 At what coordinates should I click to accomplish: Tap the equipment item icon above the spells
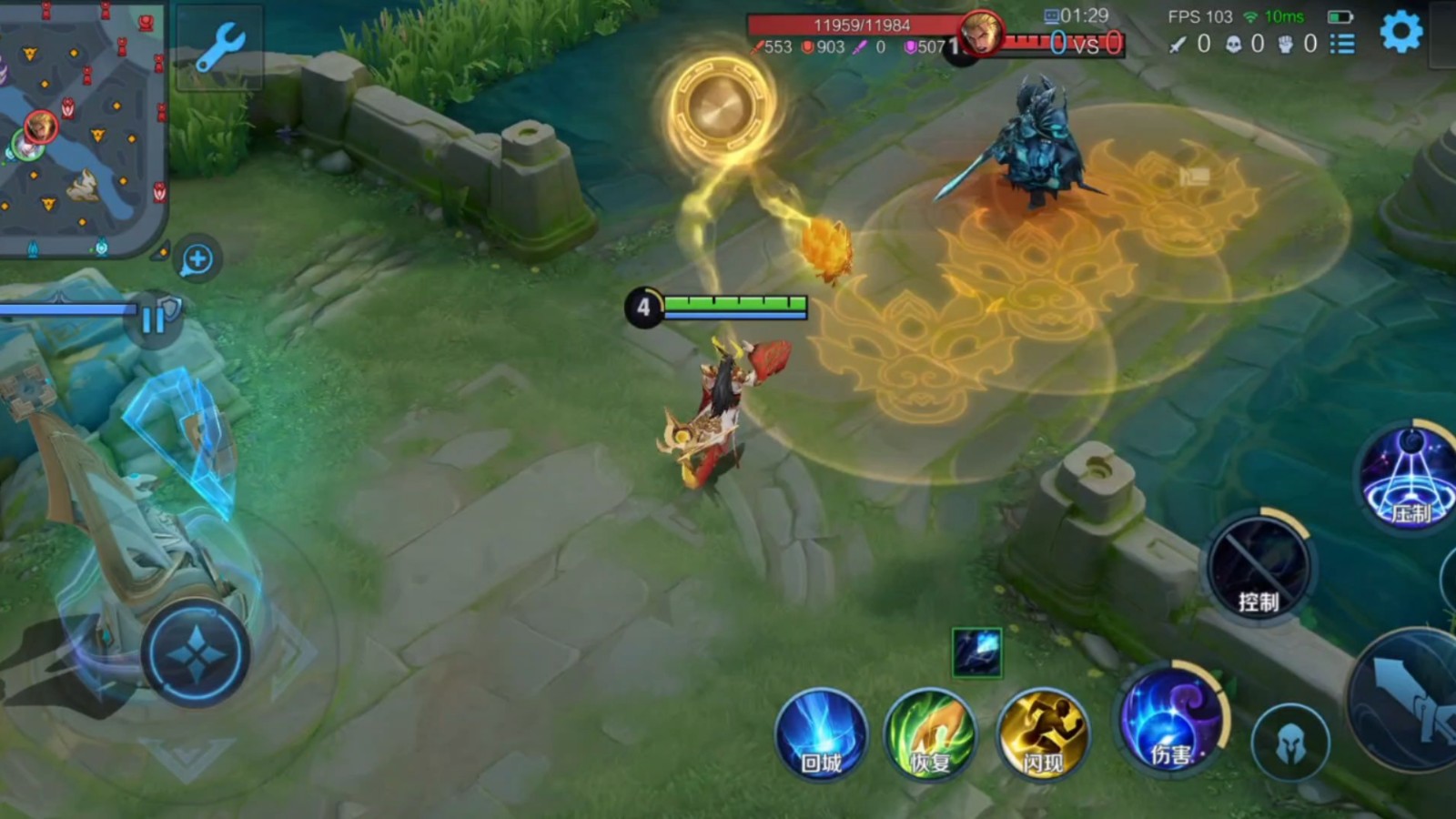tap(977, 652)
